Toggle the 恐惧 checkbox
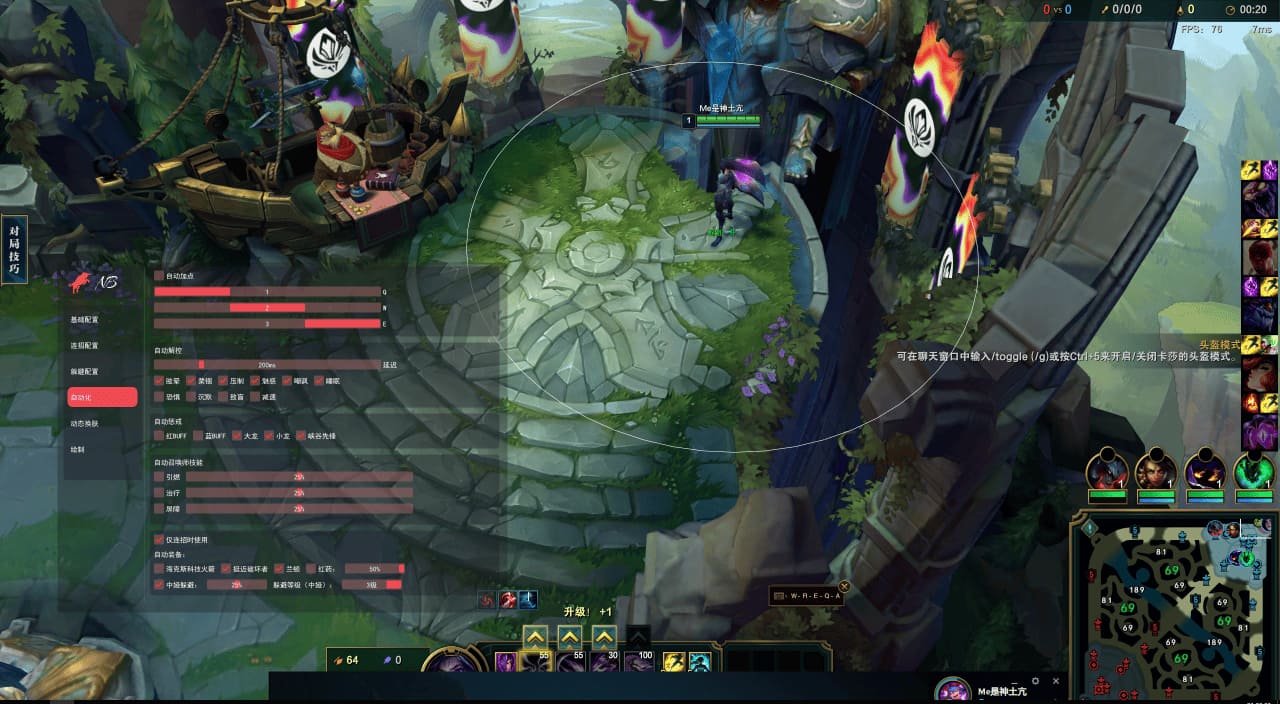 tap(159, 397)
